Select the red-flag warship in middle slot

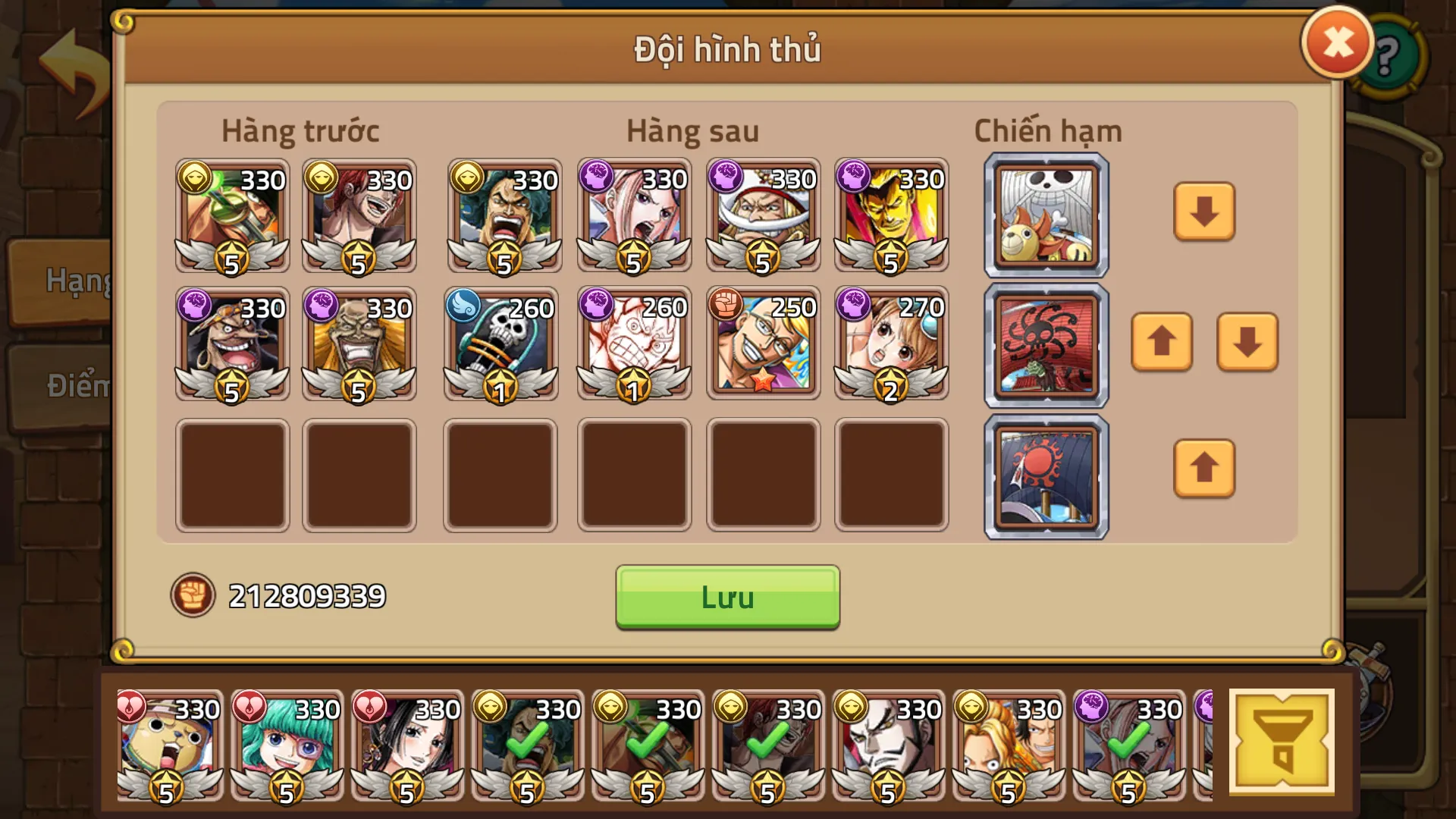pyautogui.click(x=1045, y=345)
